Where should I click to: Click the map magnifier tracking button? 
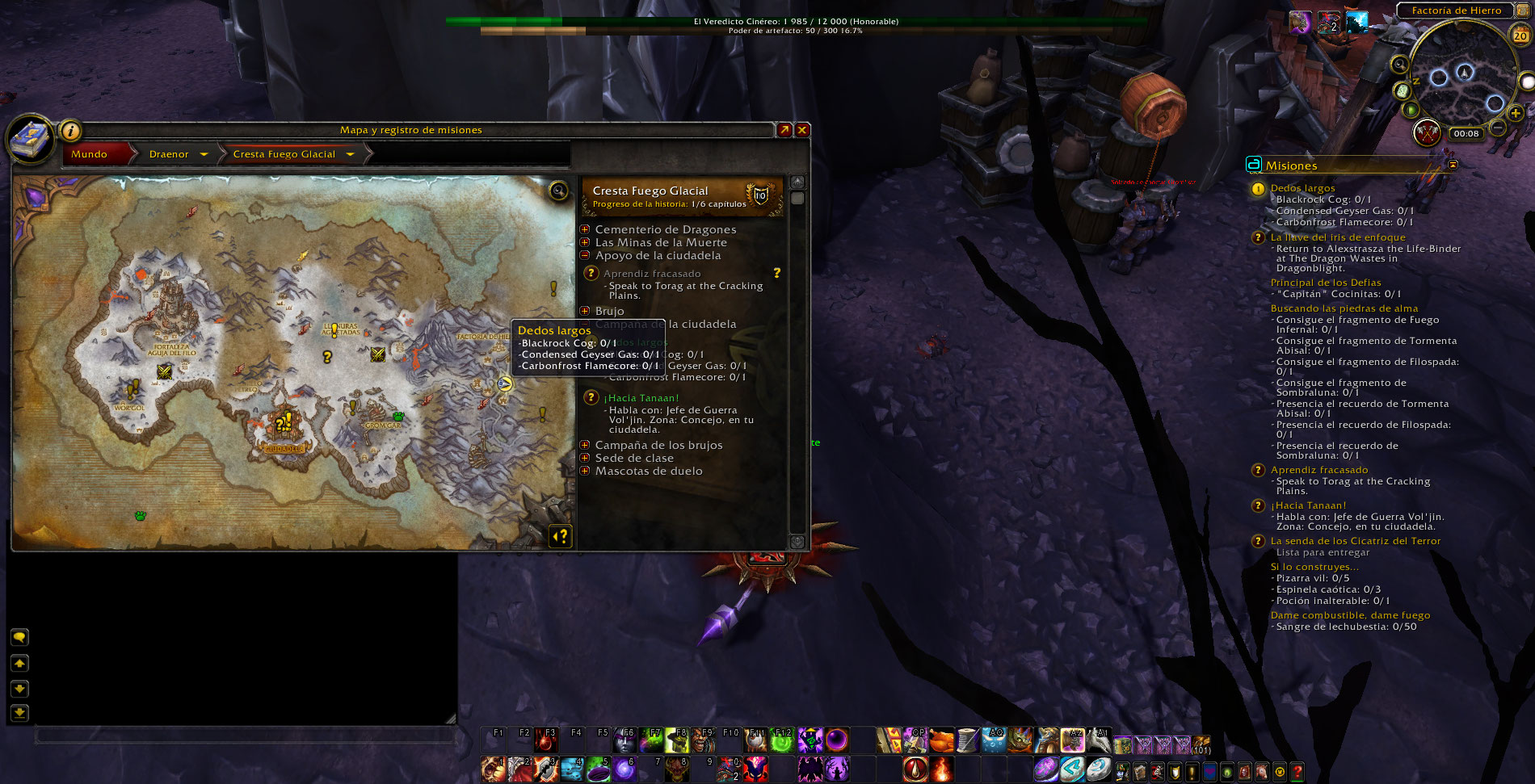click(x=558, y=191)
